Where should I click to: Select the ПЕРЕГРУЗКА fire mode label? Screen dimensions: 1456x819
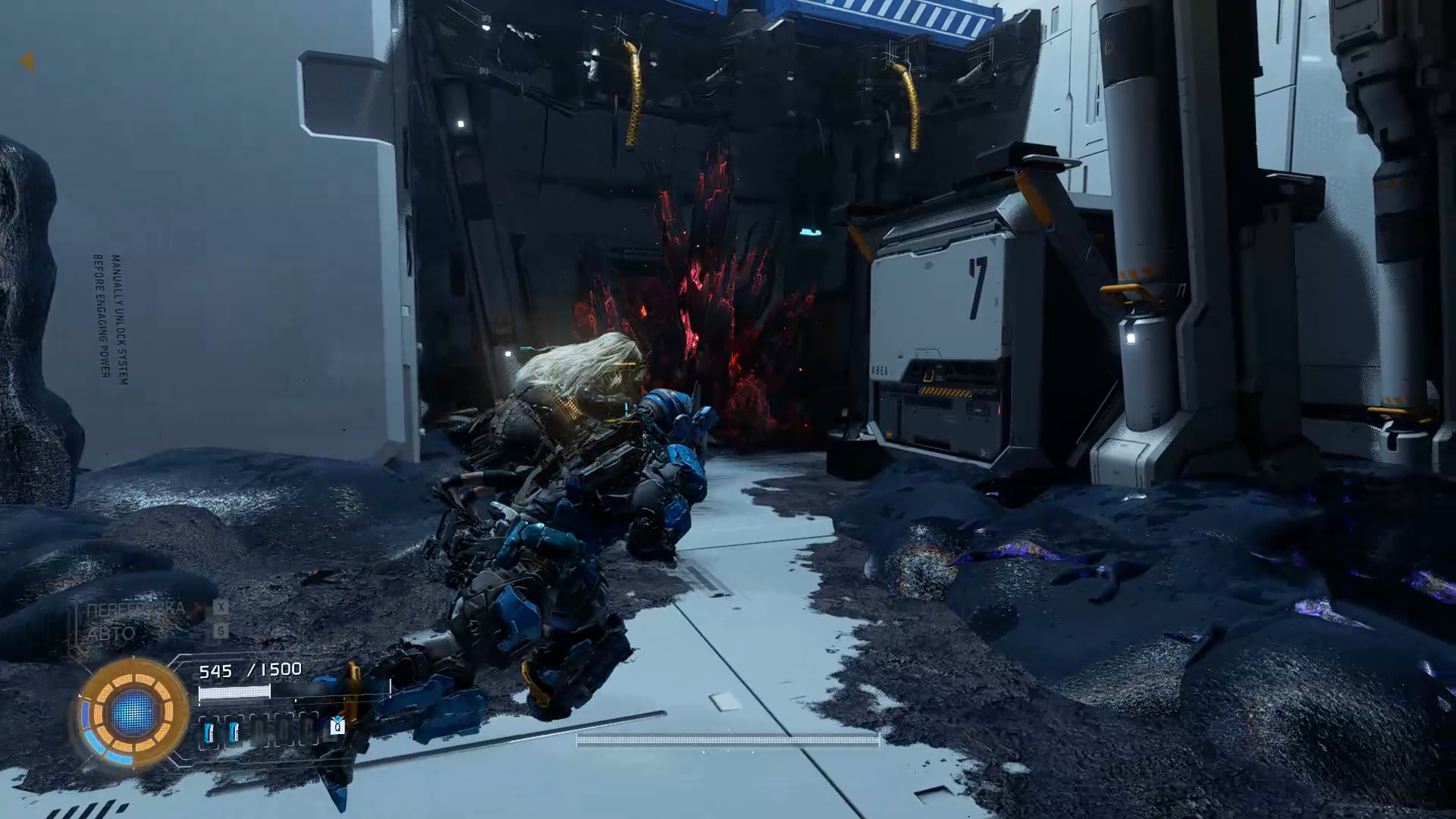(x=135, y=609)
